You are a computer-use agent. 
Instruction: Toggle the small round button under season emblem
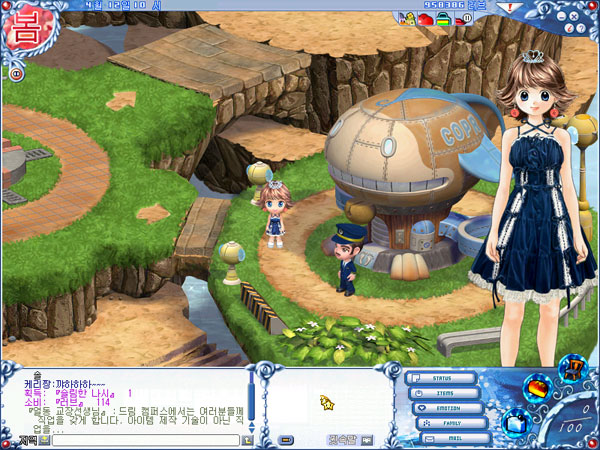pos(17,73)
